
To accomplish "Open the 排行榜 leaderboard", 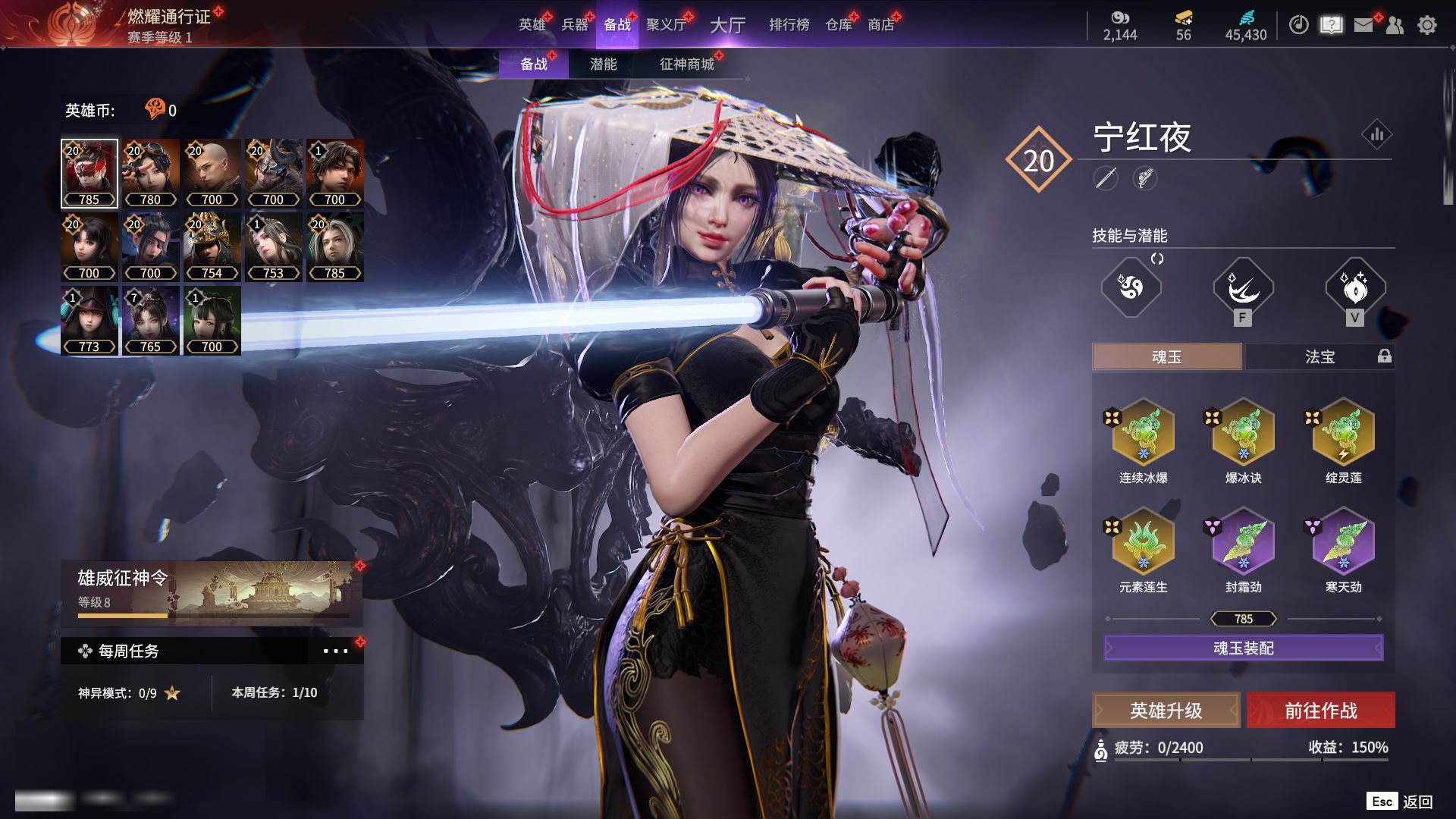I will click(789, 25).
